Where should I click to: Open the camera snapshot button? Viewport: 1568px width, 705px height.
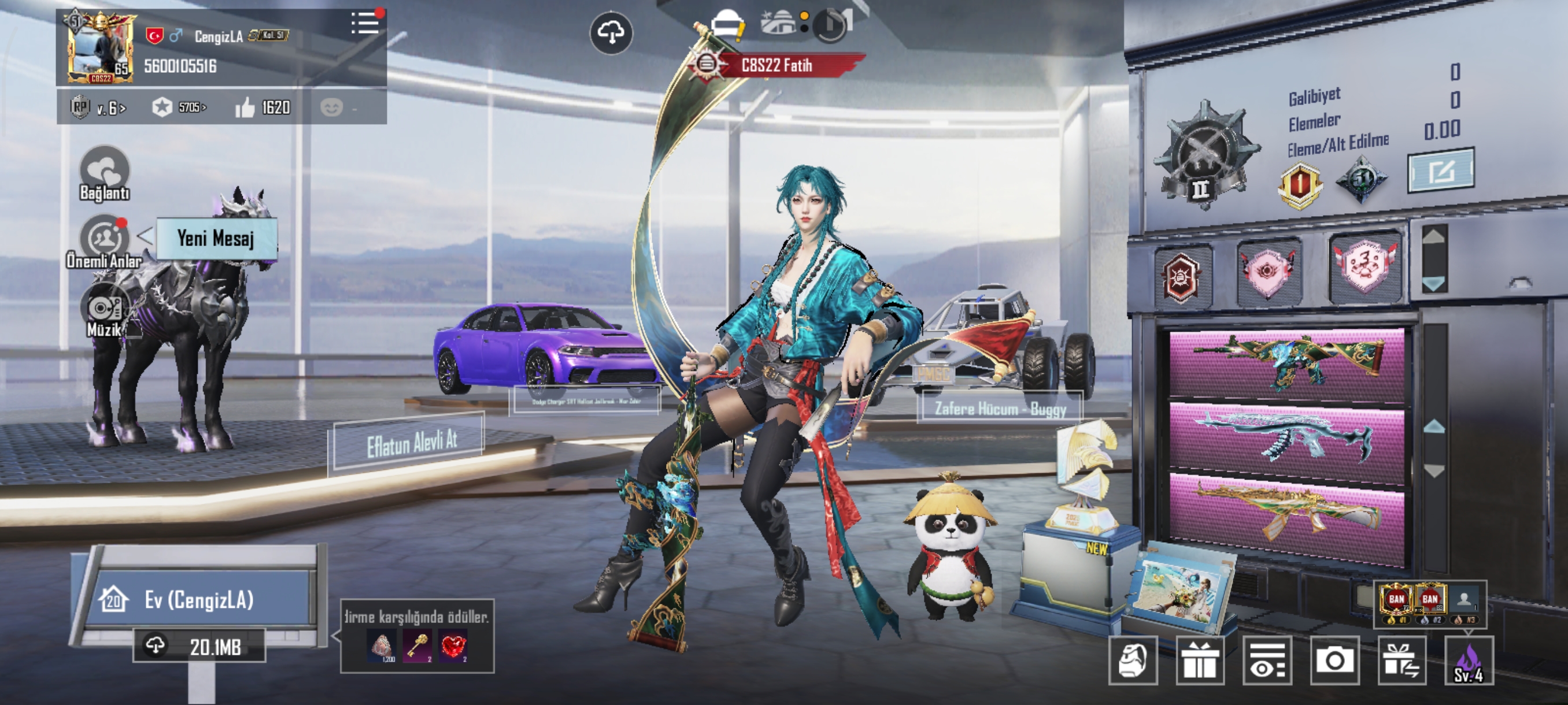pos(1334,660)
